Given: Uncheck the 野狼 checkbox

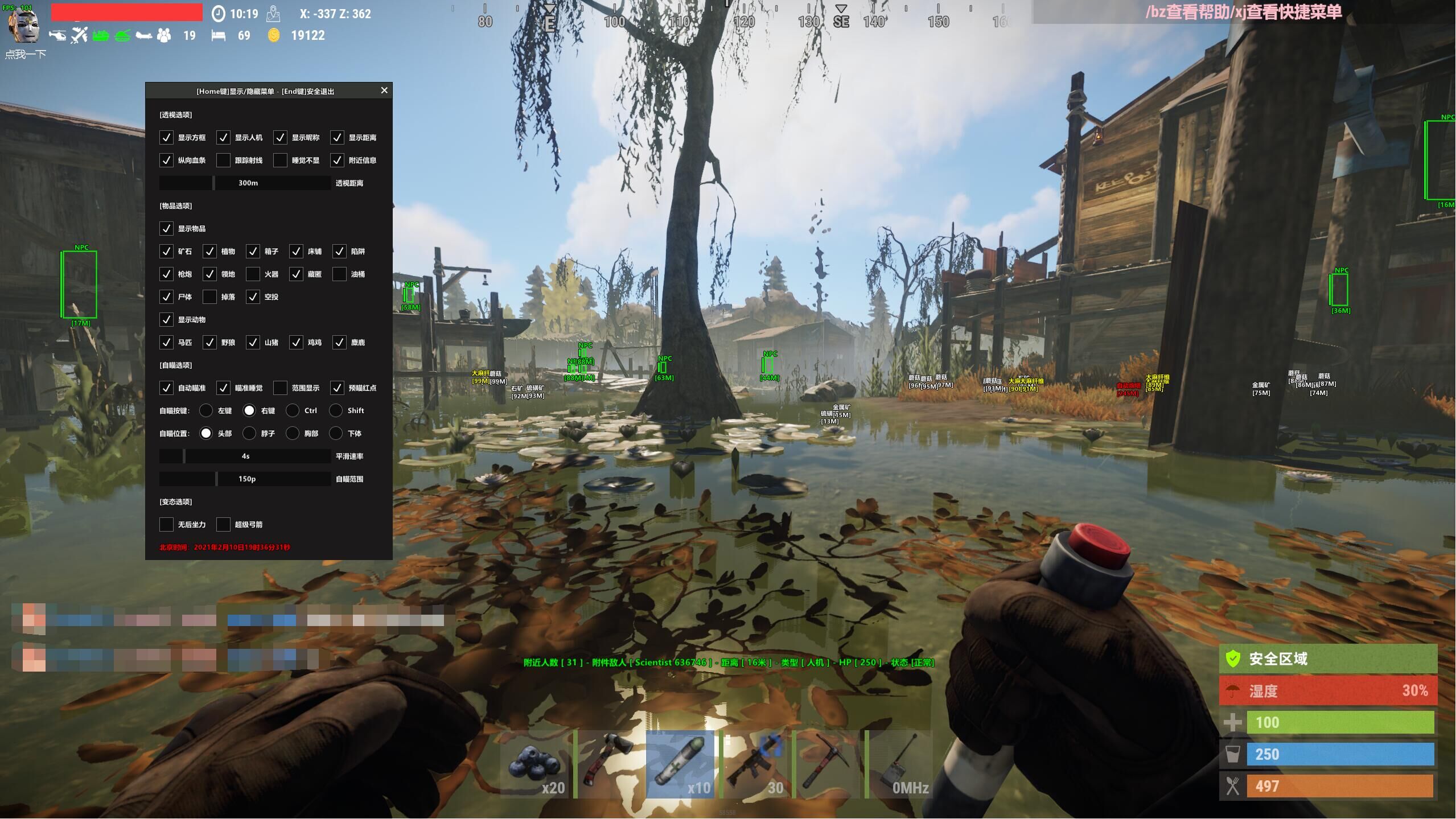Looking at the screenshot, I should point(209,343).
